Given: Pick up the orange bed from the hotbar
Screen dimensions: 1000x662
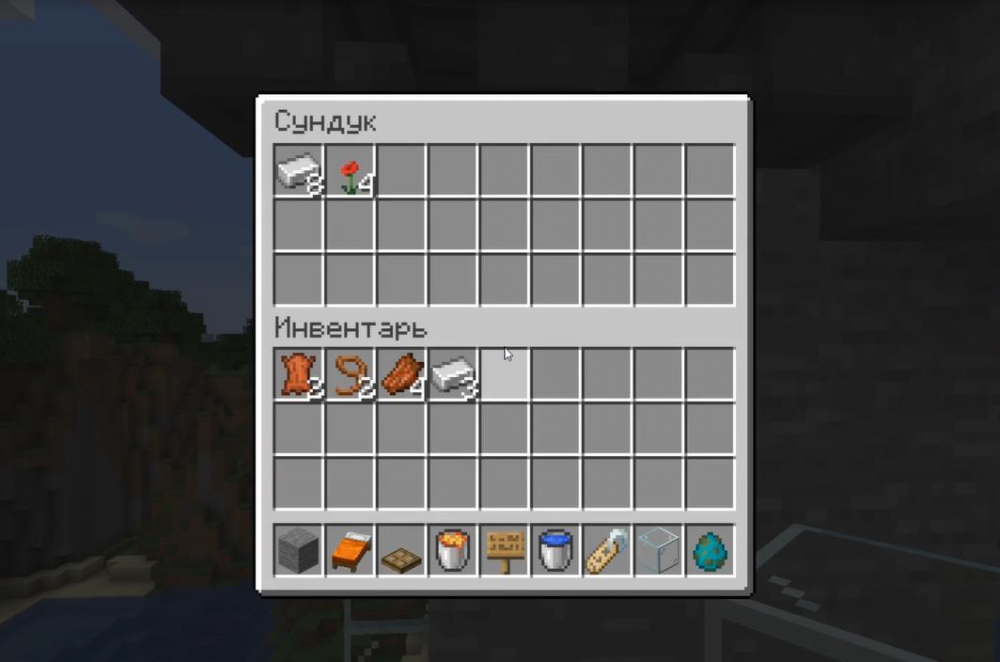Looking at the screenshot, I should [350, 550].
